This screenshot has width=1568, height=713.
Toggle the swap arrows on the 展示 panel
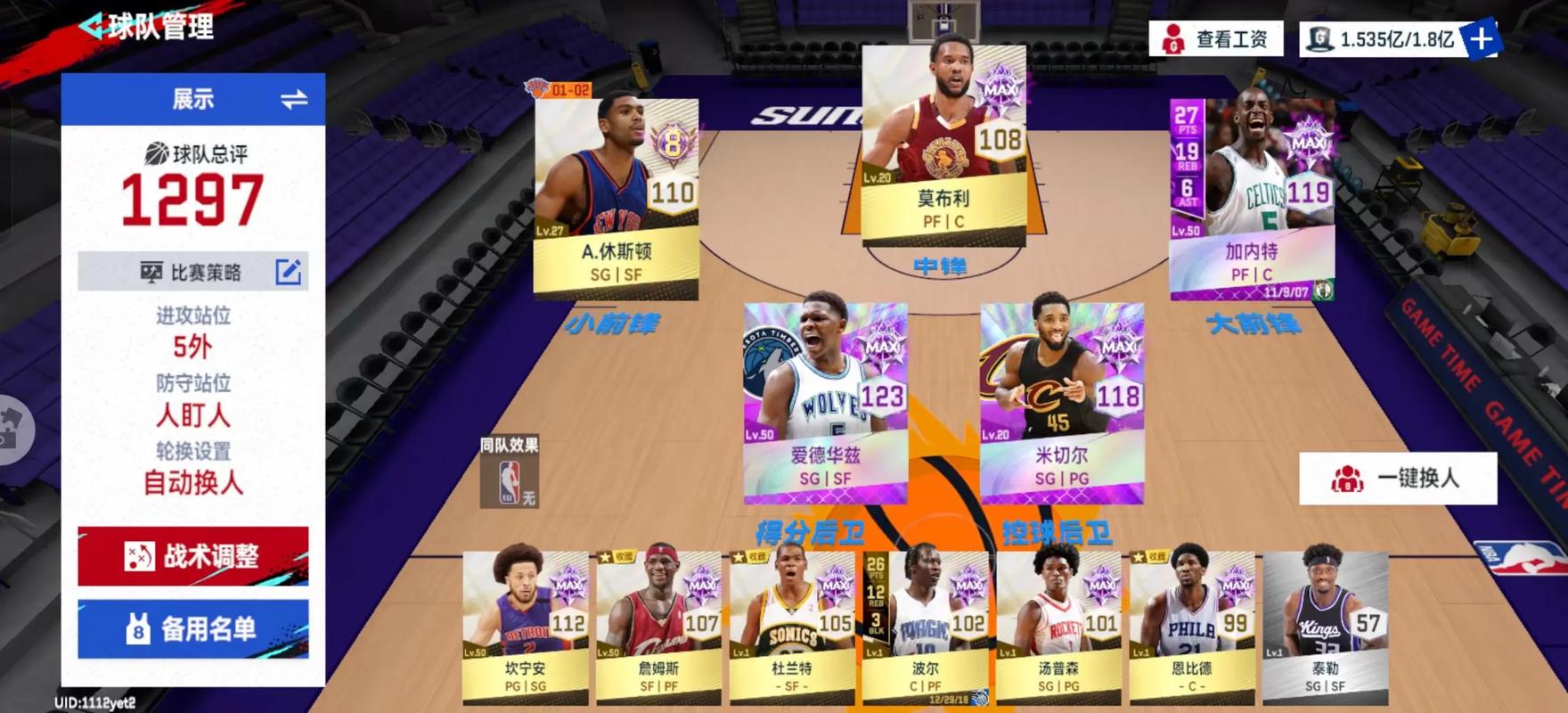[x=295, y=100]
